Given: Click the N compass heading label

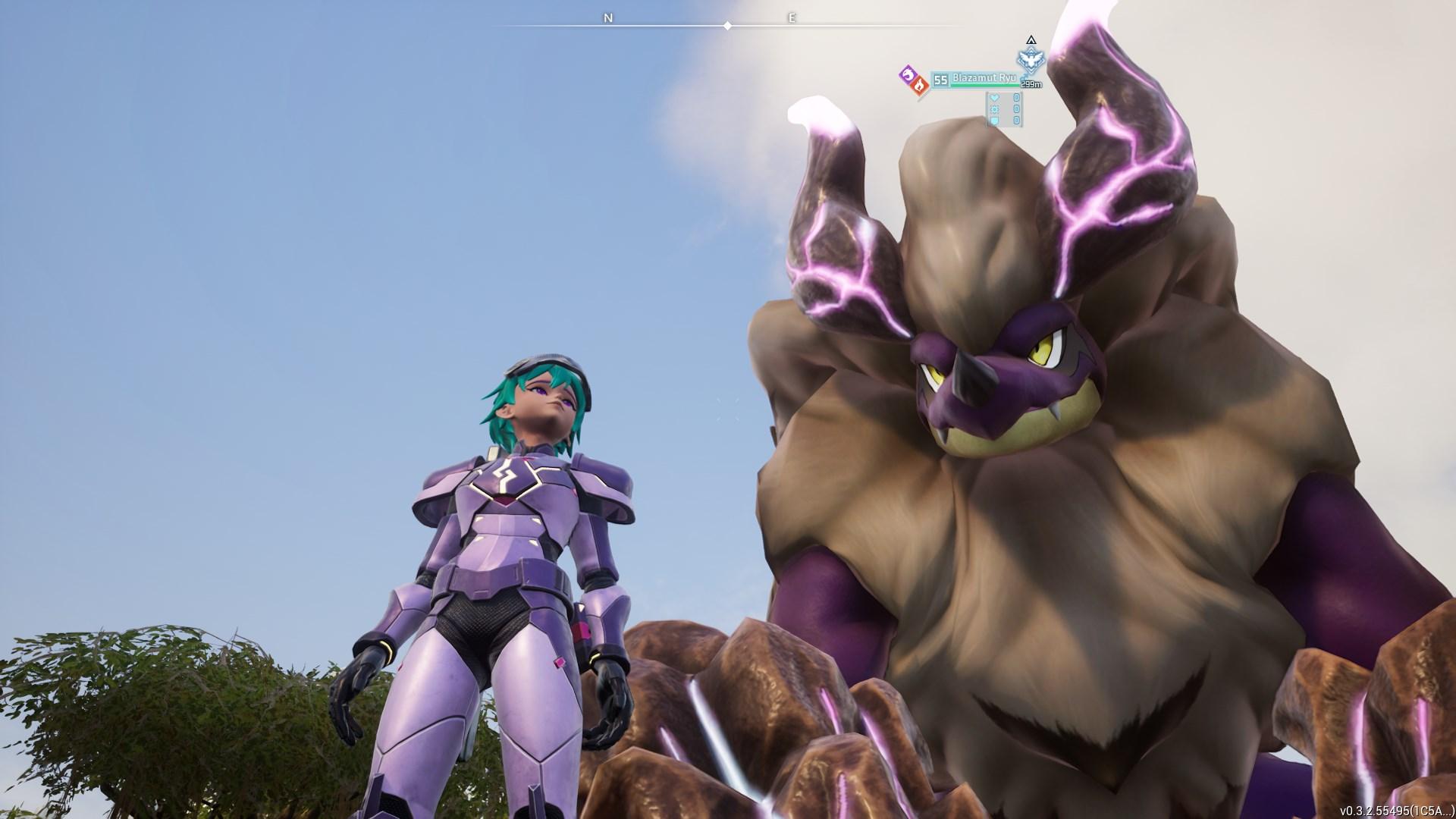Looking at the screenshot, I should click(x=607, y=17).
